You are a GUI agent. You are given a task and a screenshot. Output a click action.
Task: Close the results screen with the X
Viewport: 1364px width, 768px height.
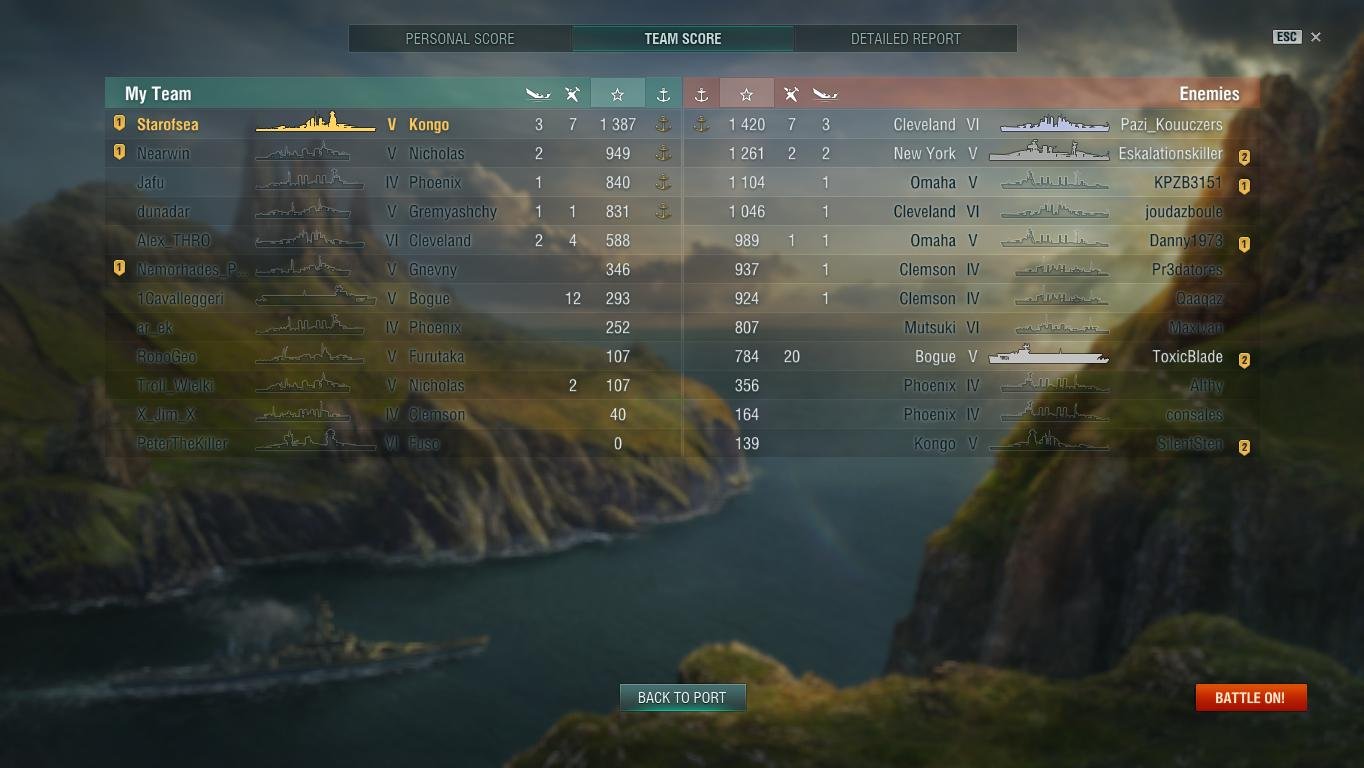1316,37
